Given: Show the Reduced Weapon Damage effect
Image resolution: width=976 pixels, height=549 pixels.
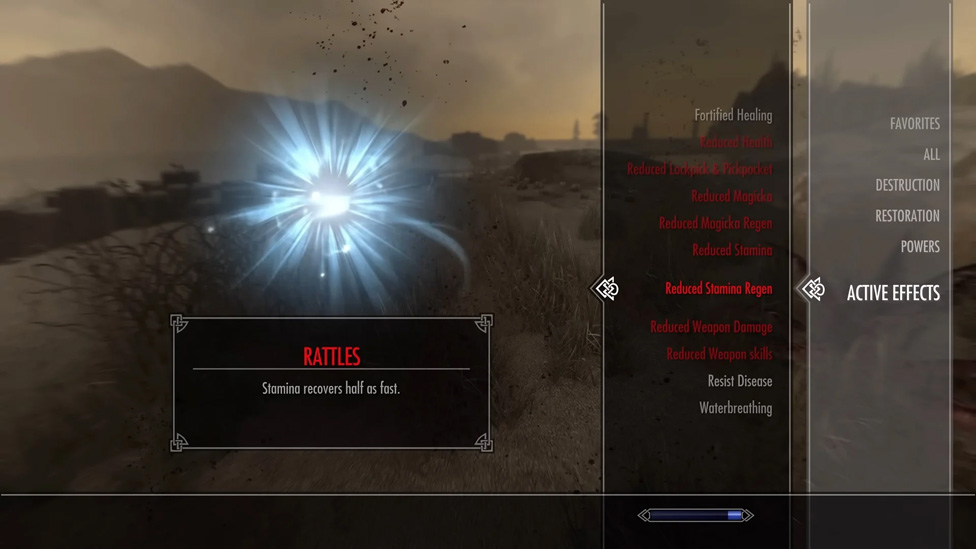Looking at the screenshot, I should (711, 327).
